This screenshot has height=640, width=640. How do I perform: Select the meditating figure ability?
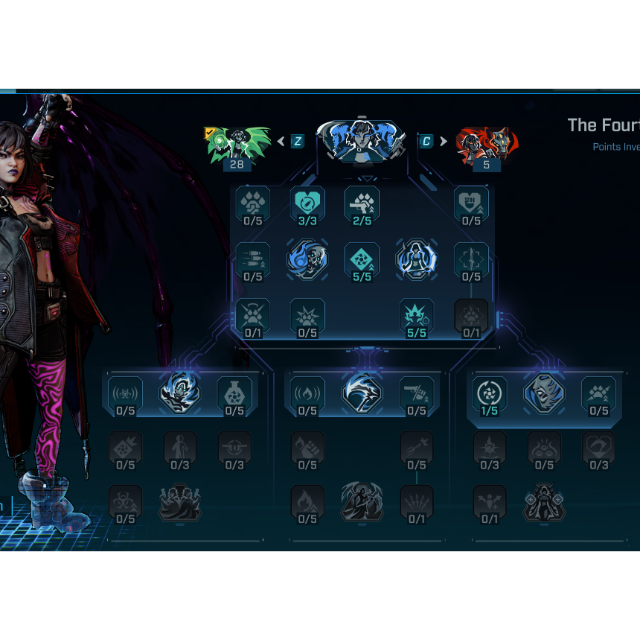tap(416, 259)
